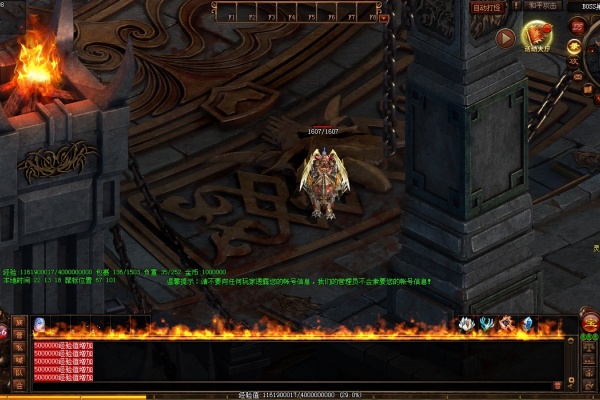Click the round 攻 attack button

pos(574,62)
